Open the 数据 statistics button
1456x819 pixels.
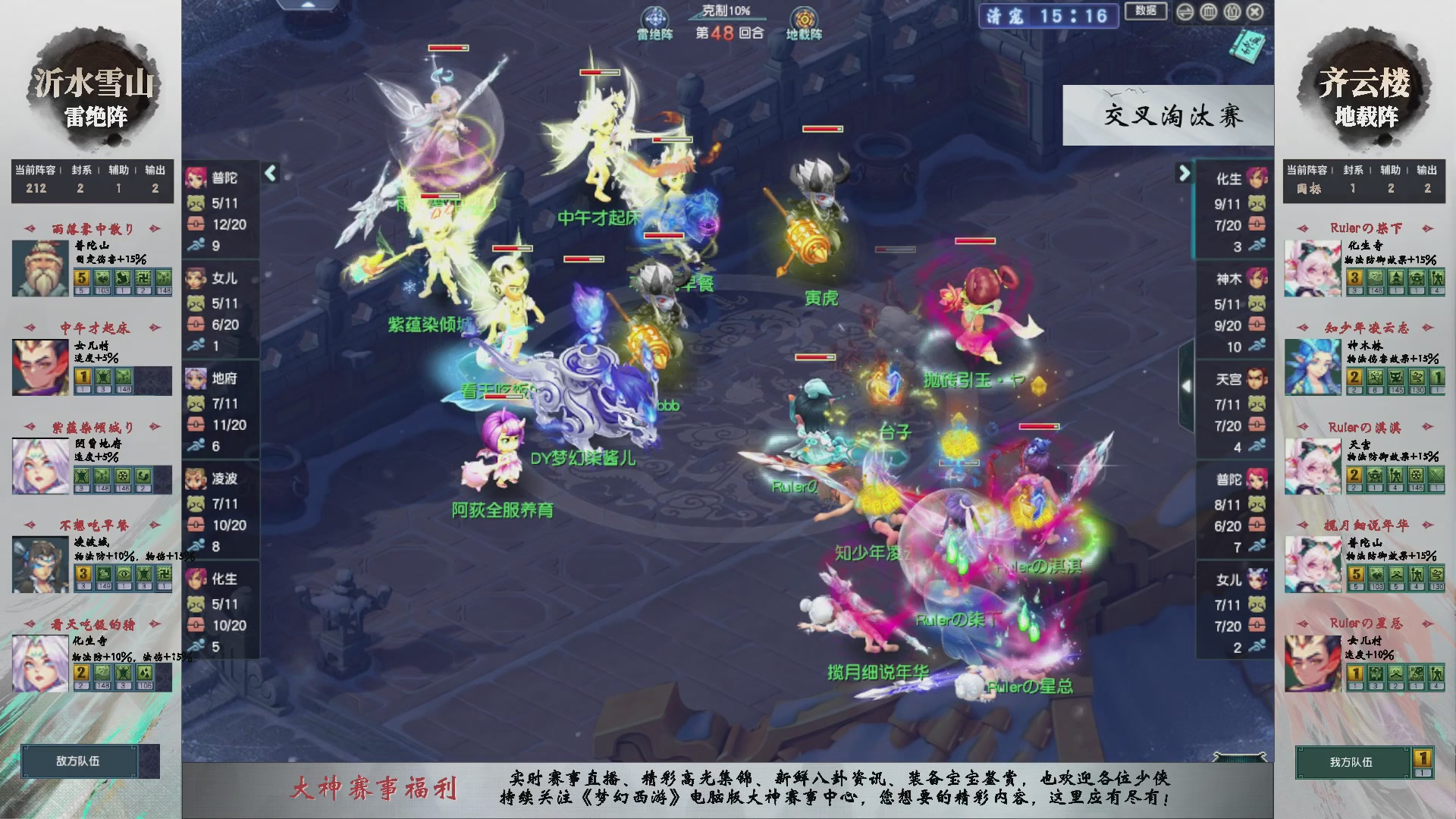[x=1145, y=12]
